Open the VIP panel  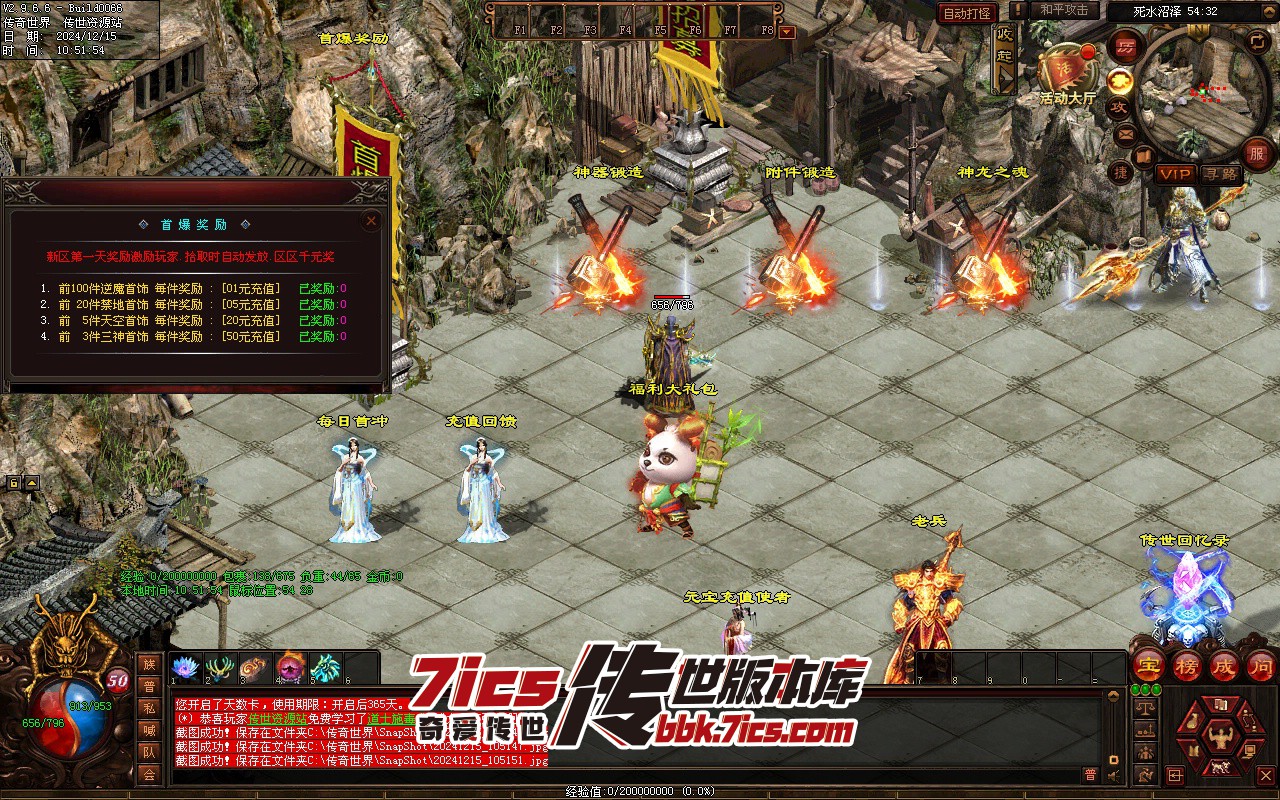pyautogui.click(x=1175, y=174)
